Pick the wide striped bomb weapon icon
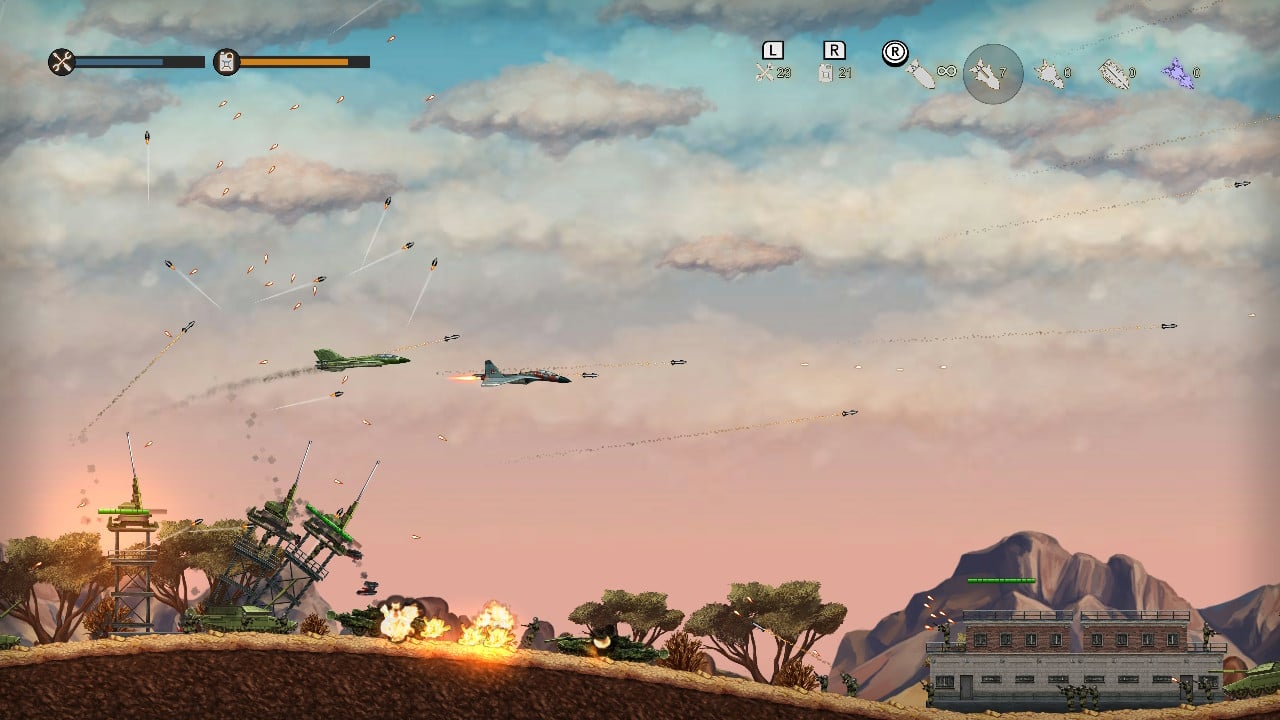Screen dimensions: 1280x720 (1113, 73)
